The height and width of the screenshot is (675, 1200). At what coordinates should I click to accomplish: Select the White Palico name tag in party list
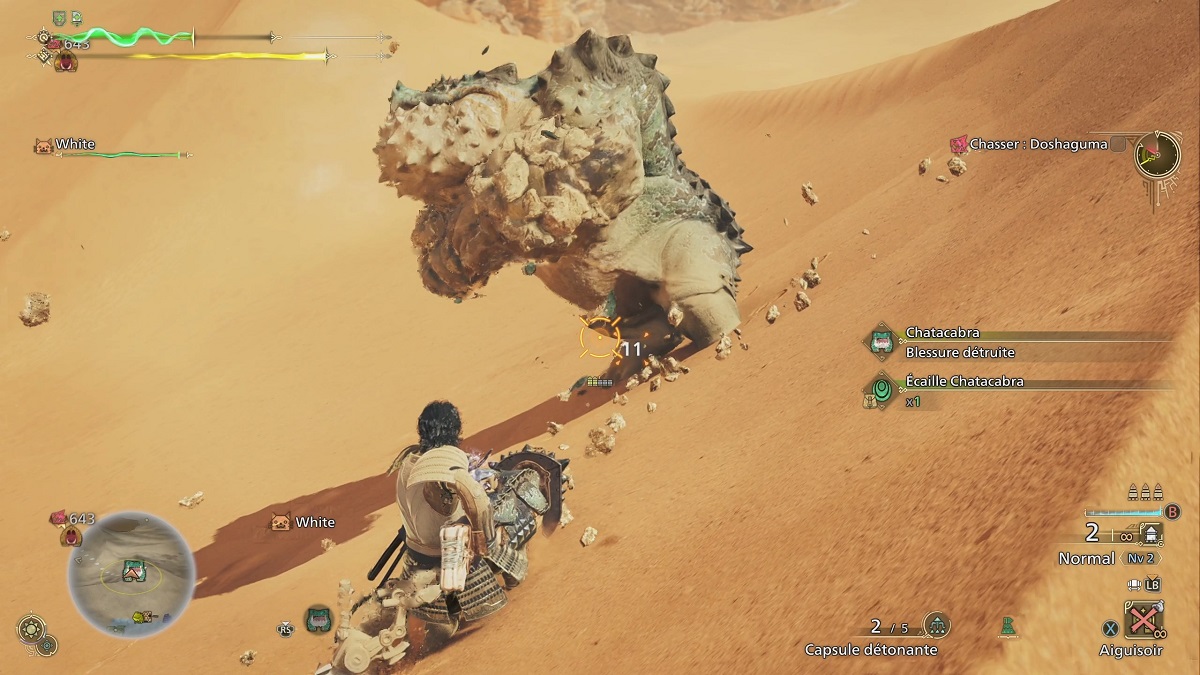pos(75,145)
